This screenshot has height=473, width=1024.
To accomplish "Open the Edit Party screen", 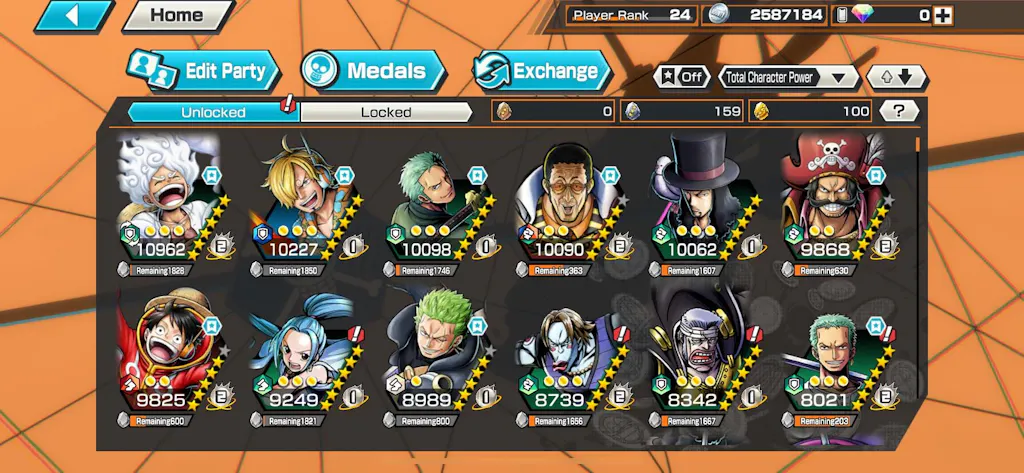I will tap(202, 71).
